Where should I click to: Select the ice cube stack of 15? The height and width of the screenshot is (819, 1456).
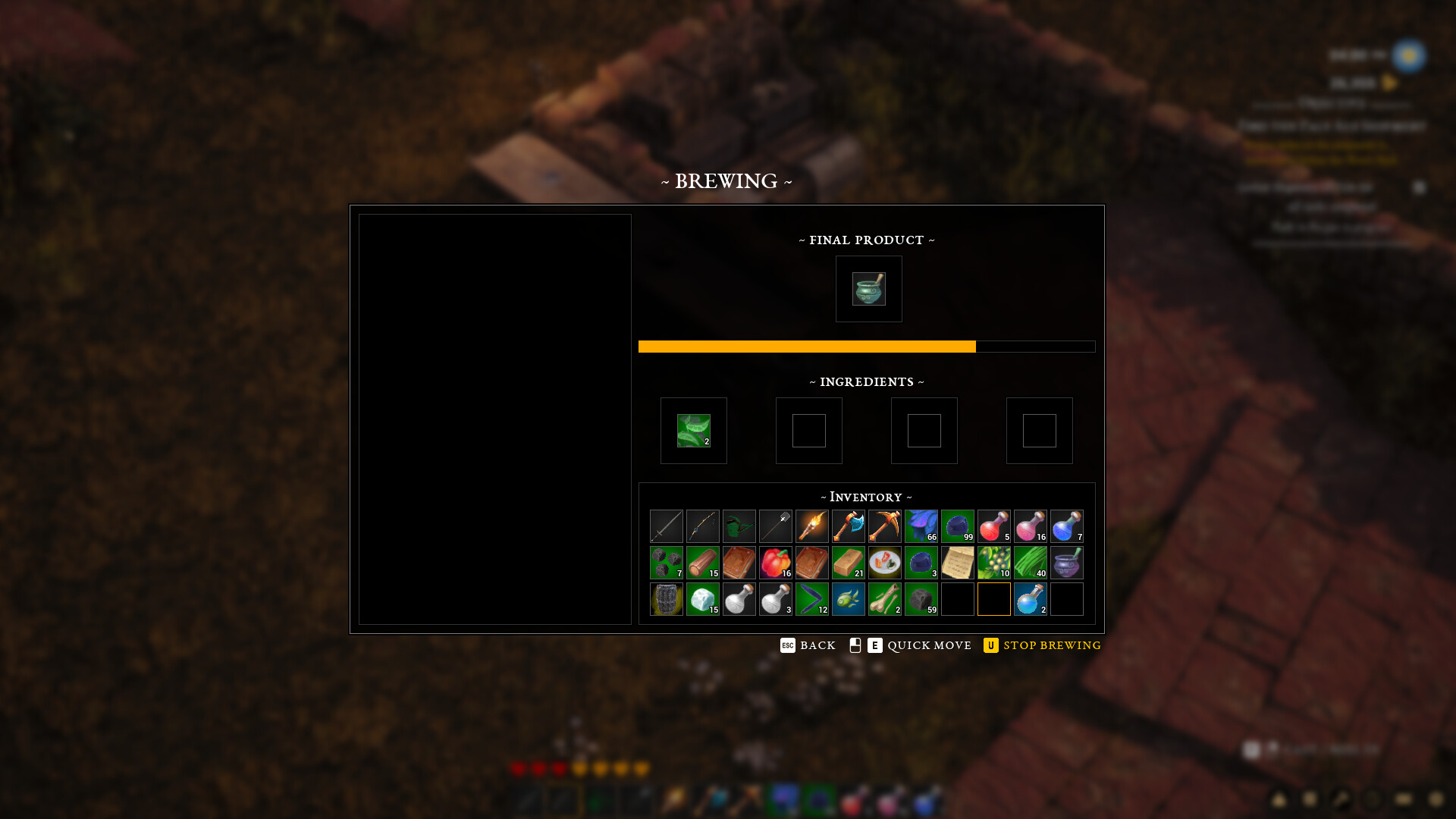(x=703, y=598)
